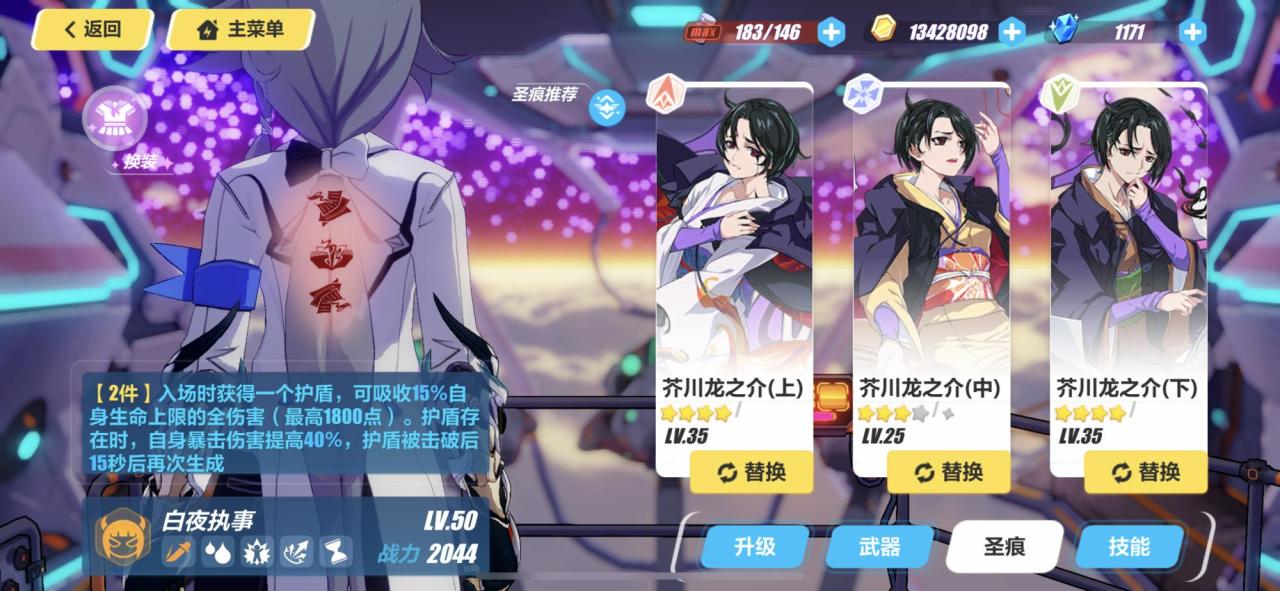Switch to the 升级 upgrade tab
This screenshot has width=1280, height=591.
(x=755, y=547)
